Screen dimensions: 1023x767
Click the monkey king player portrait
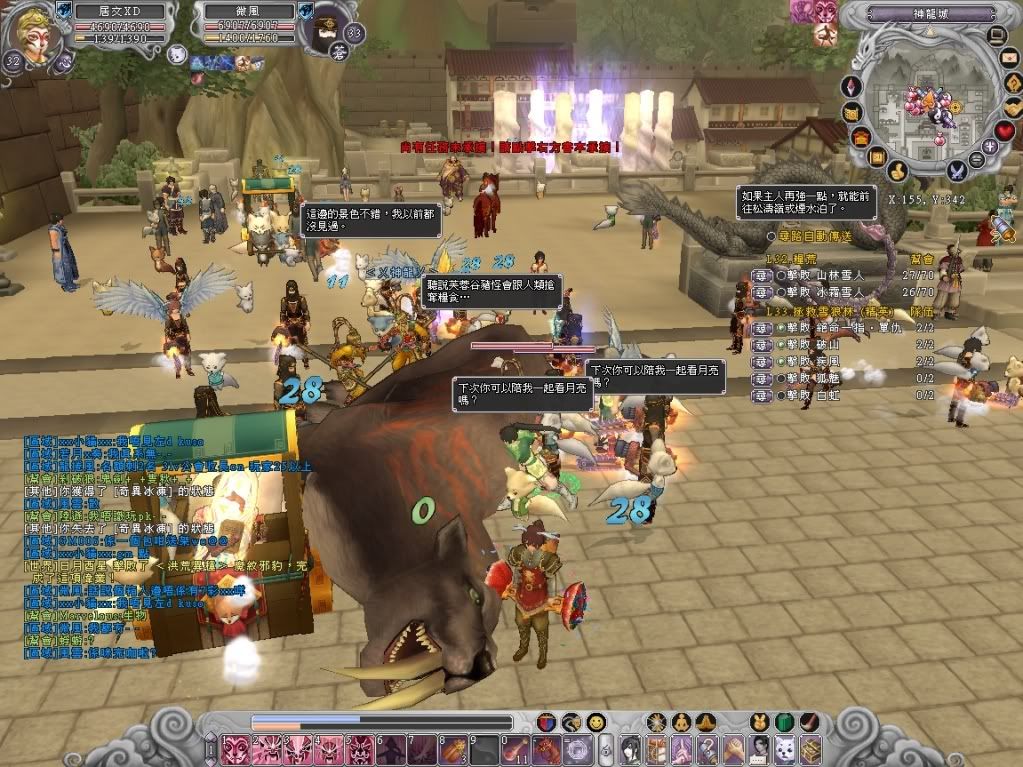tap(32, 34)
